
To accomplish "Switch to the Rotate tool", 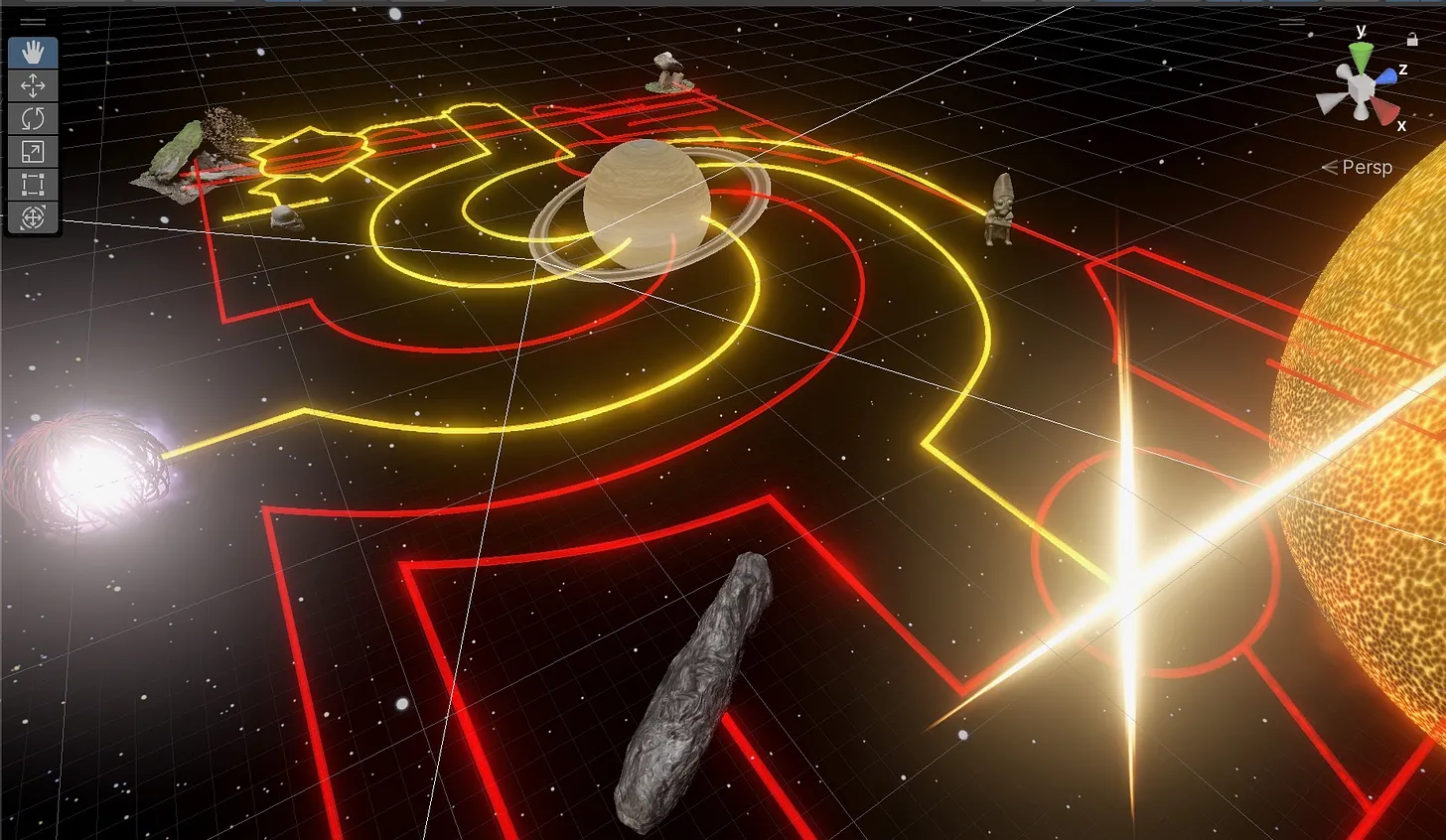I will tap(33, 118).
